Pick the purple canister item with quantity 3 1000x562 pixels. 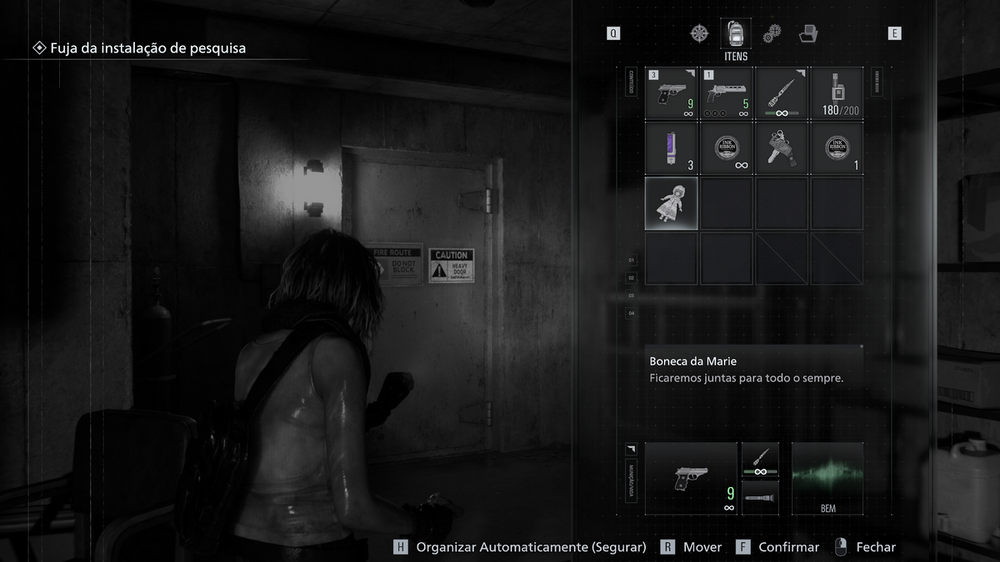pyautogui.click(x=672, y=148)
